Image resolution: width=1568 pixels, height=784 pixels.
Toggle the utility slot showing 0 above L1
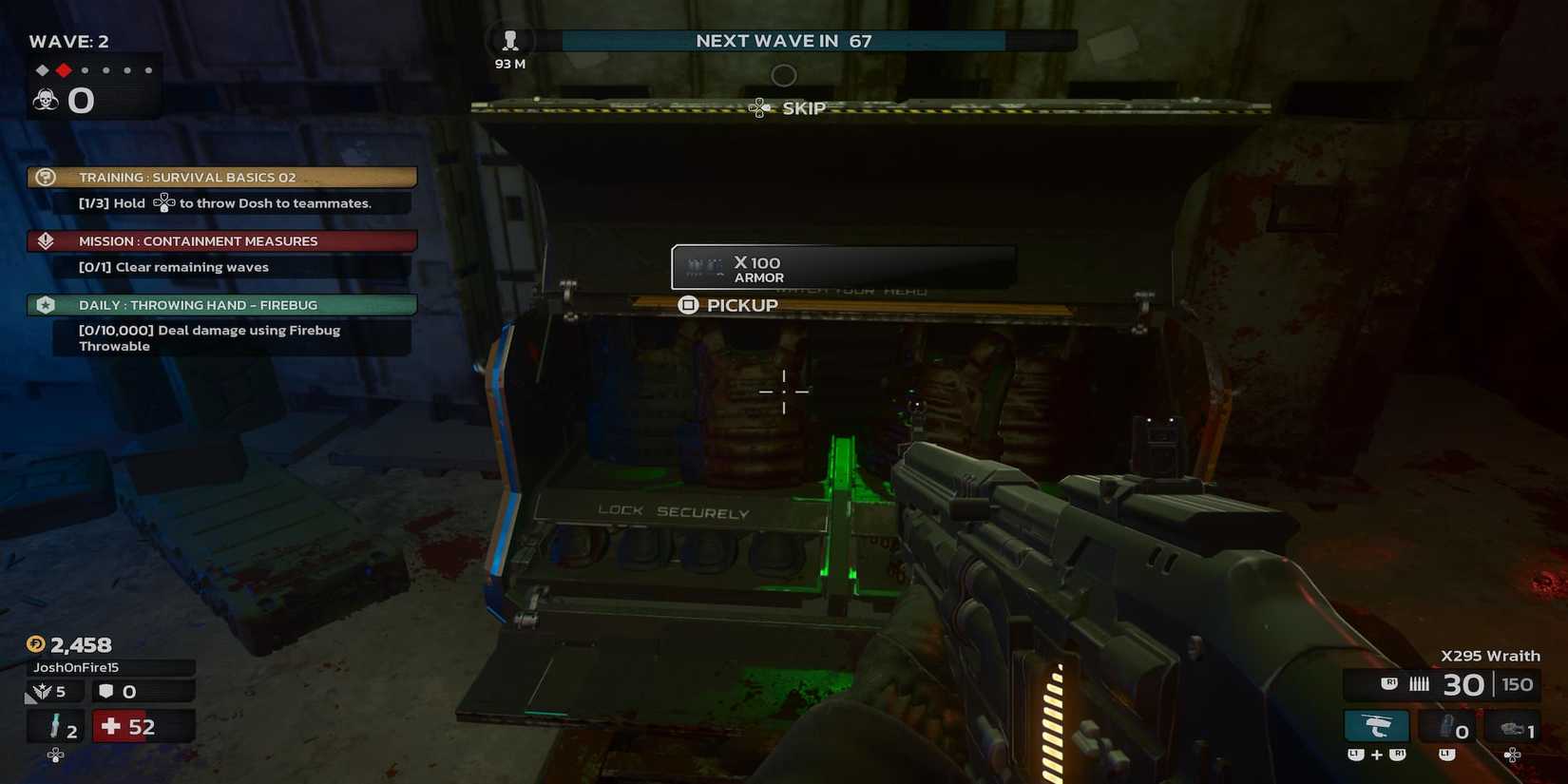click(x=1447, y=727)
